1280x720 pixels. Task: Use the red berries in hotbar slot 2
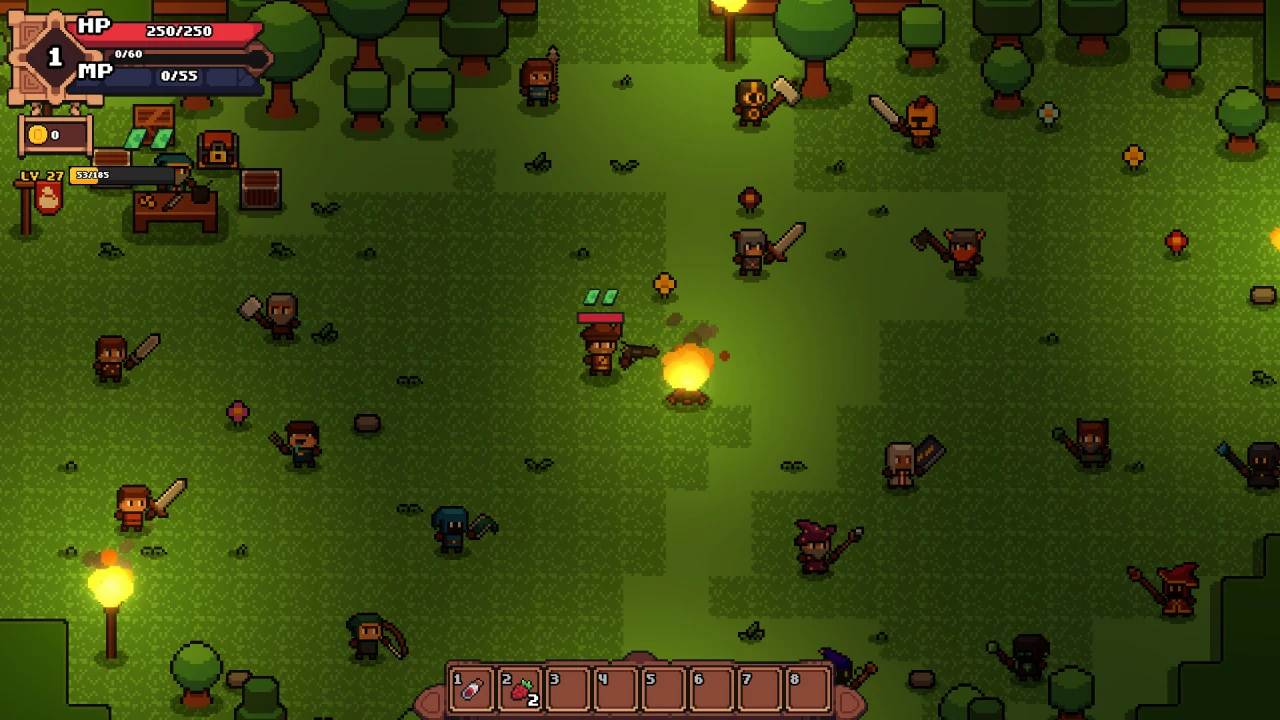520,689
